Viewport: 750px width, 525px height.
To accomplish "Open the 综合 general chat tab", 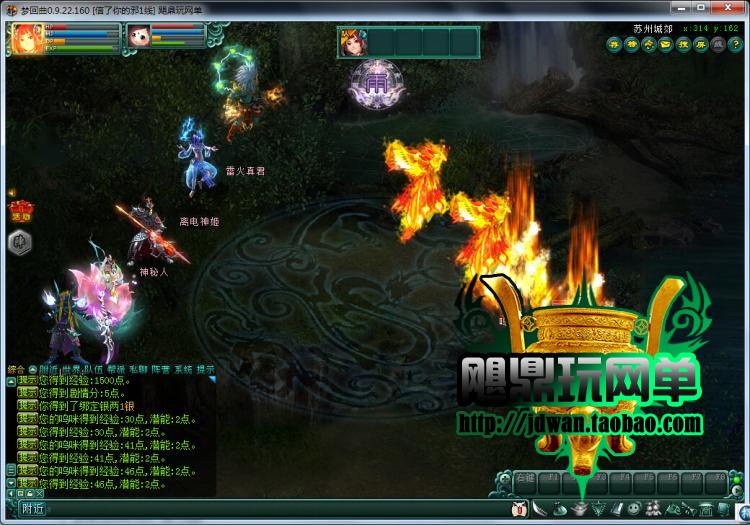I will coord(15,369).
